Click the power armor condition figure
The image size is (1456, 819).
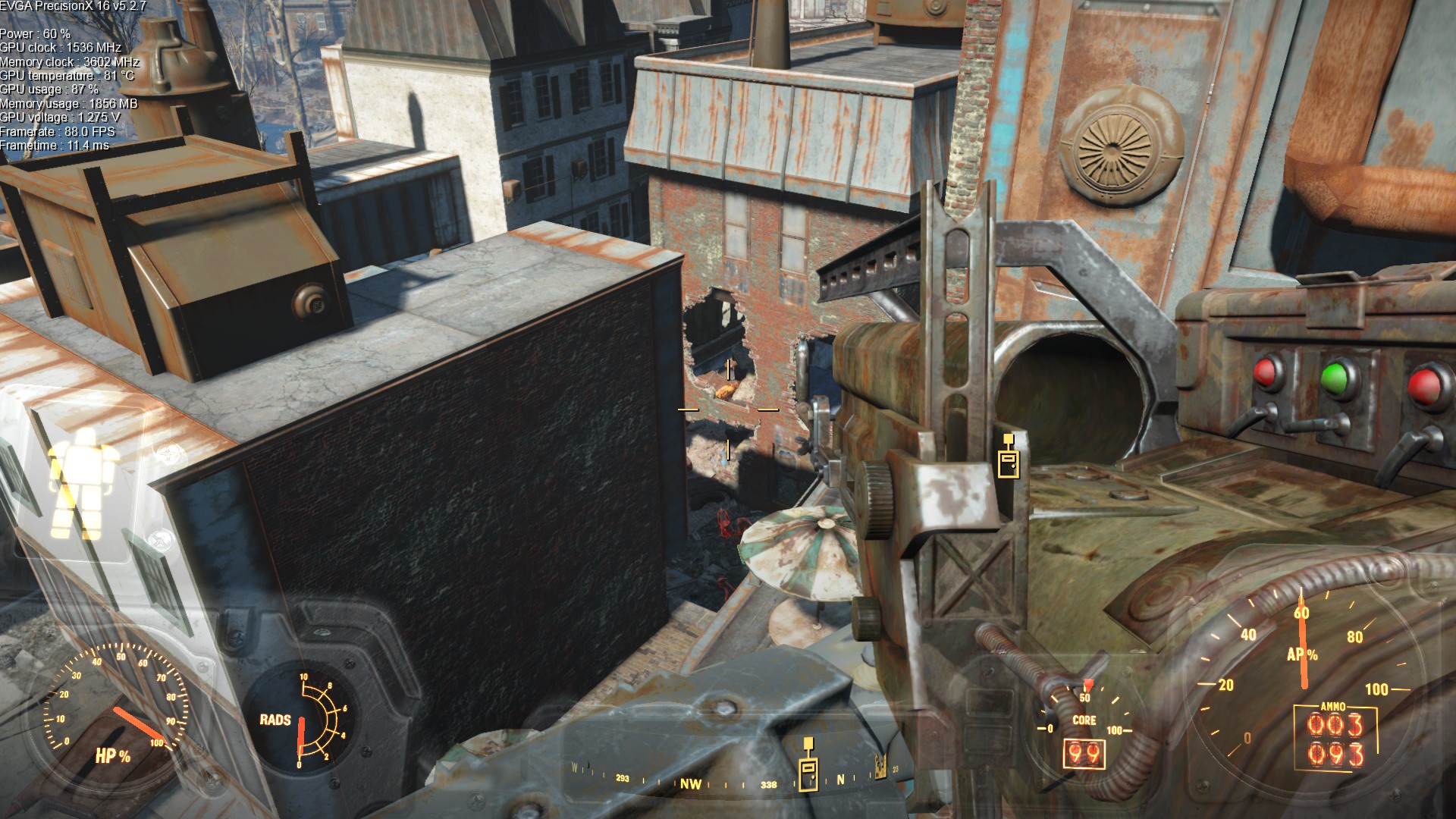pyautogui.click(x=82, y=482)
